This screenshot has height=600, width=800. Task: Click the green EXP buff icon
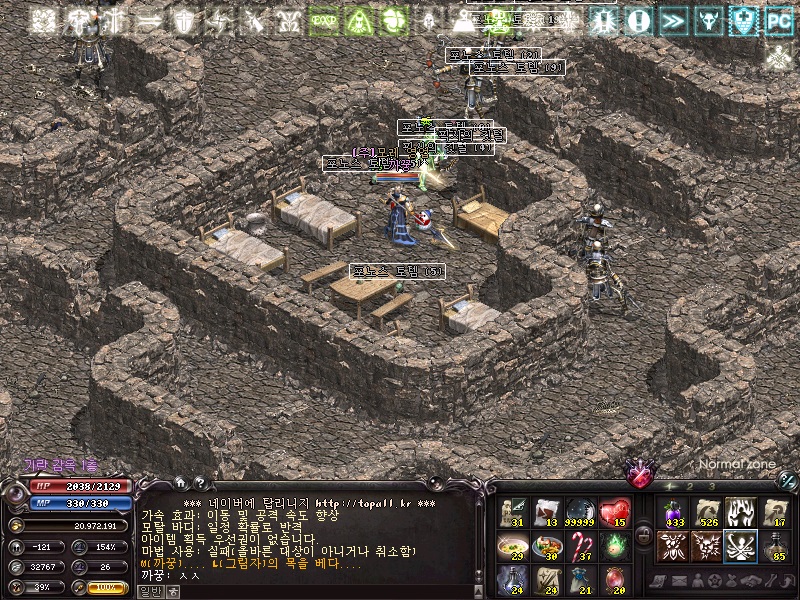coord(323,20)
